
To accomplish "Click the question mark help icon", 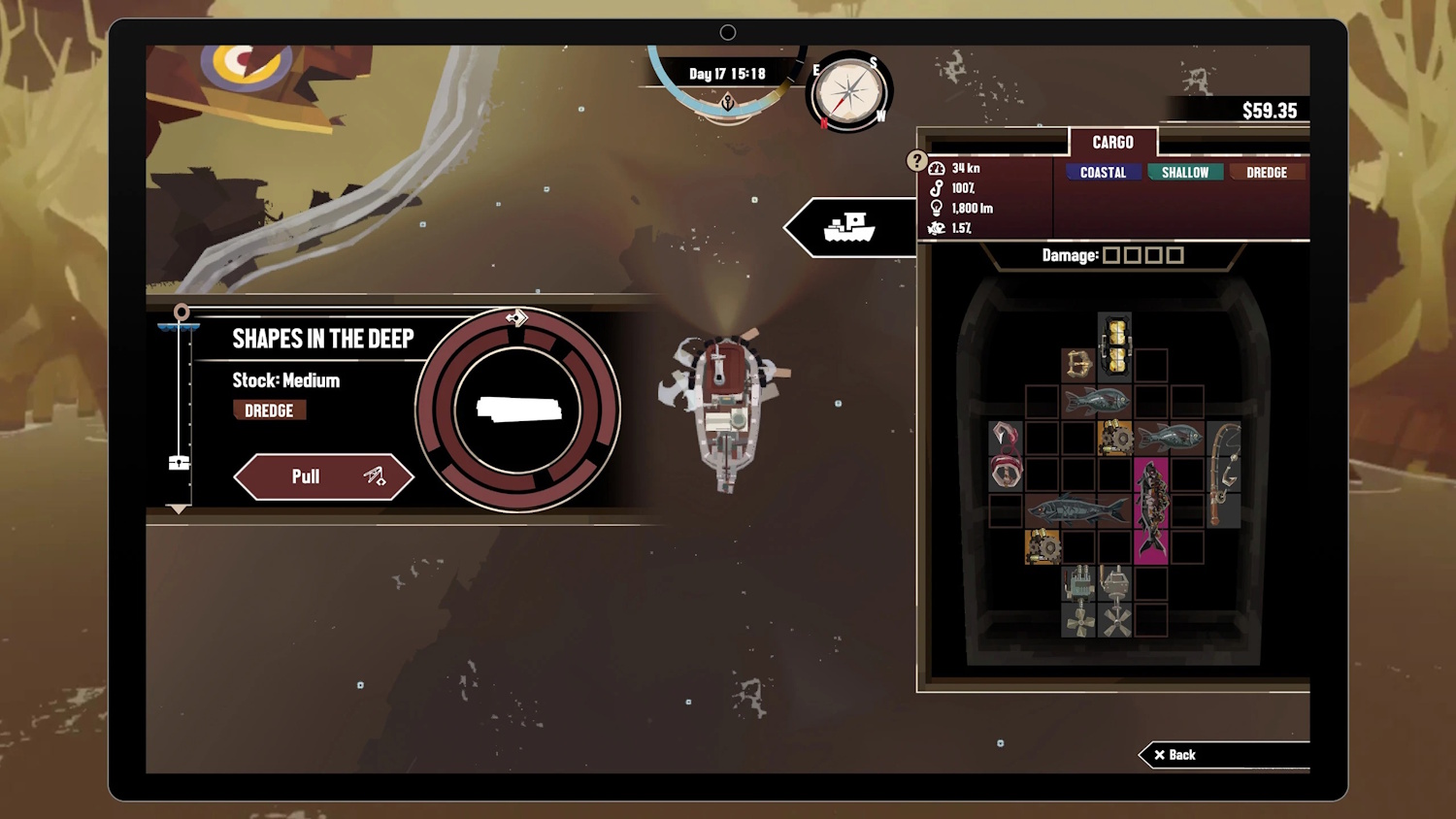I will pyautogui.click(x=916, y=160).
